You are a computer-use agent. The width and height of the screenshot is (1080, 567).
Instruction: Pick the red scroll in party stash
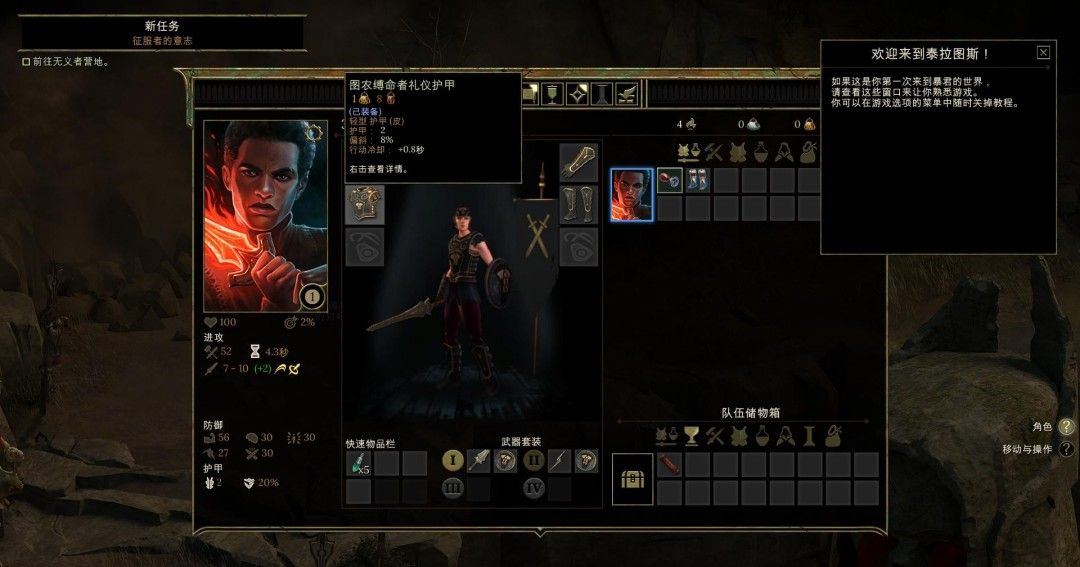(669, 465)
